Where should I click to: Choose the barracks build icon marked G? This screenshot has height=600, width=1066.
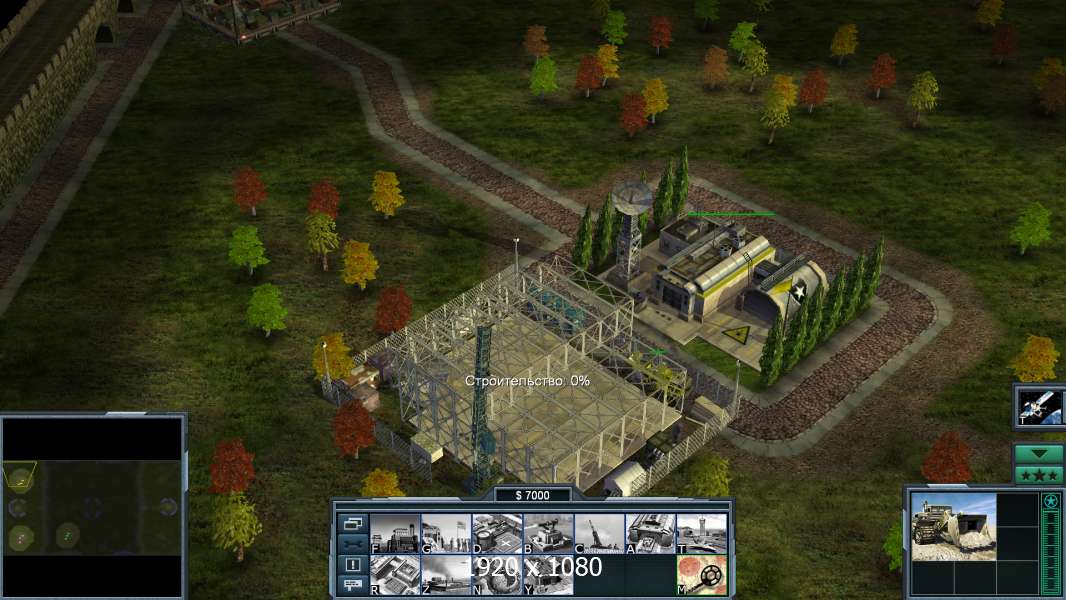click(446, 534)
